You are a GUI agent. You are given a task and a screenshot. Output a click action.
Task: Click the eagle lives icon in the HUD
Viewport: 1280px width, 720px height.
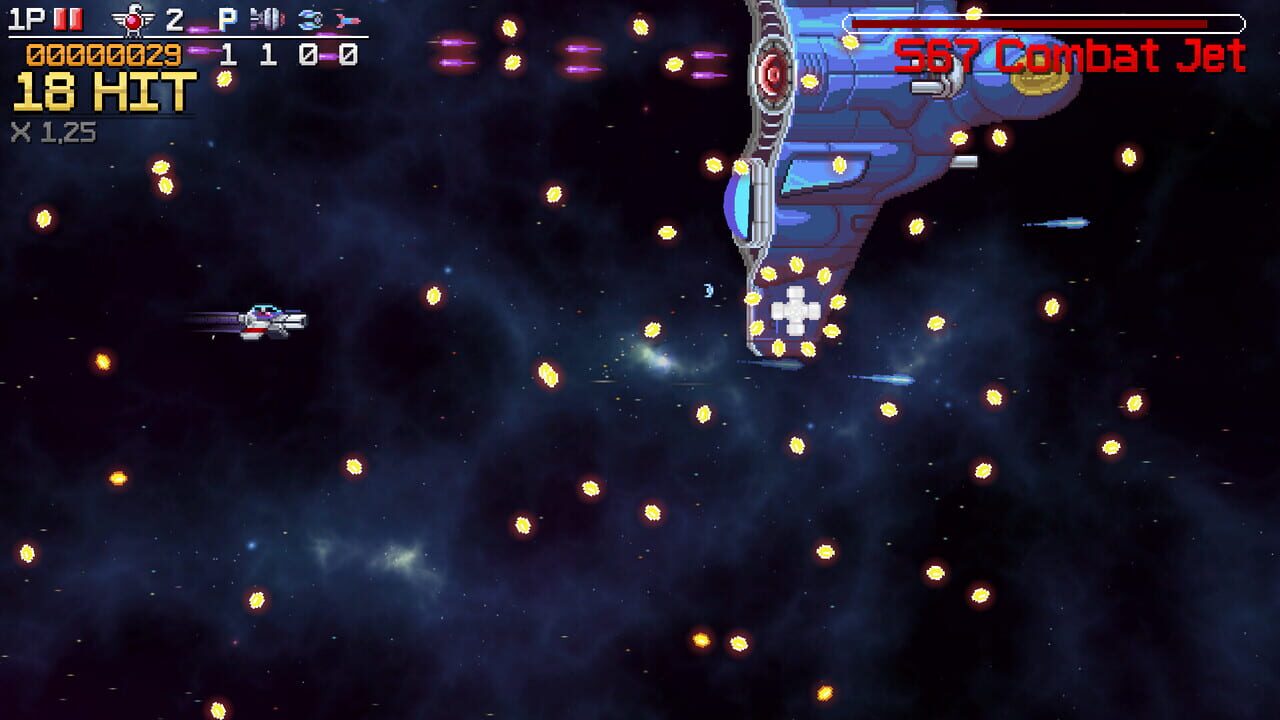point(135,18)
